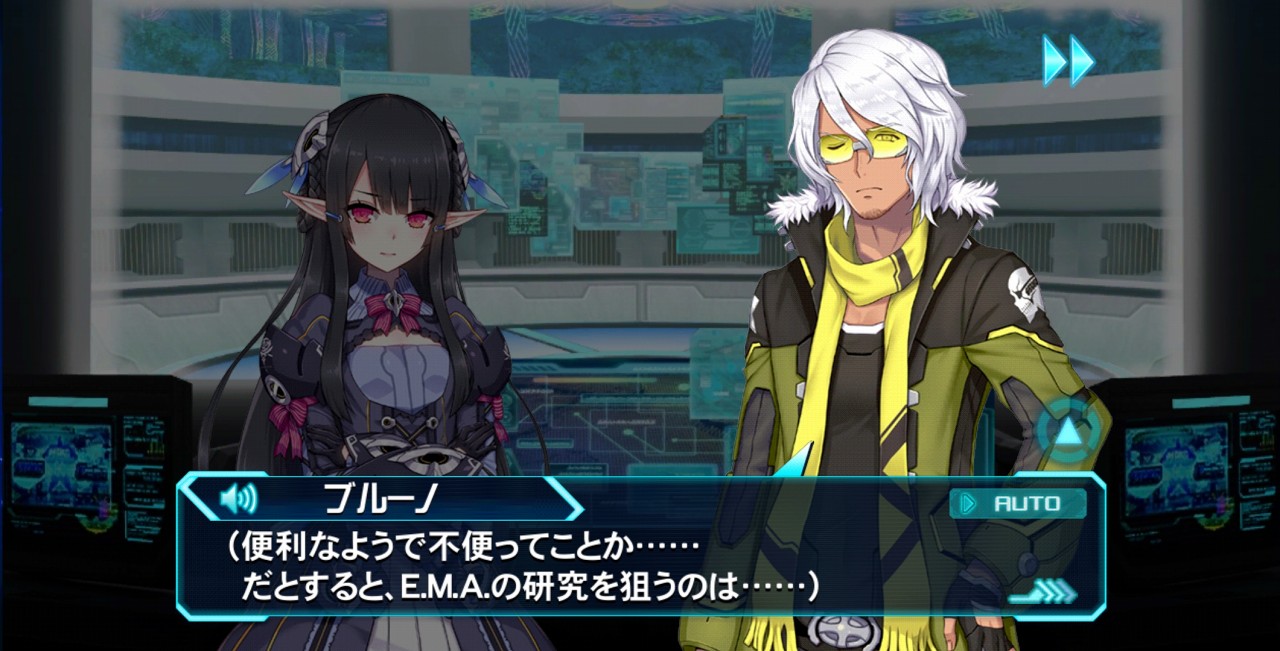Replay voice with the speaker icon
The width and height of the screenshot is (1280, 651).
(x=238, y=498)
